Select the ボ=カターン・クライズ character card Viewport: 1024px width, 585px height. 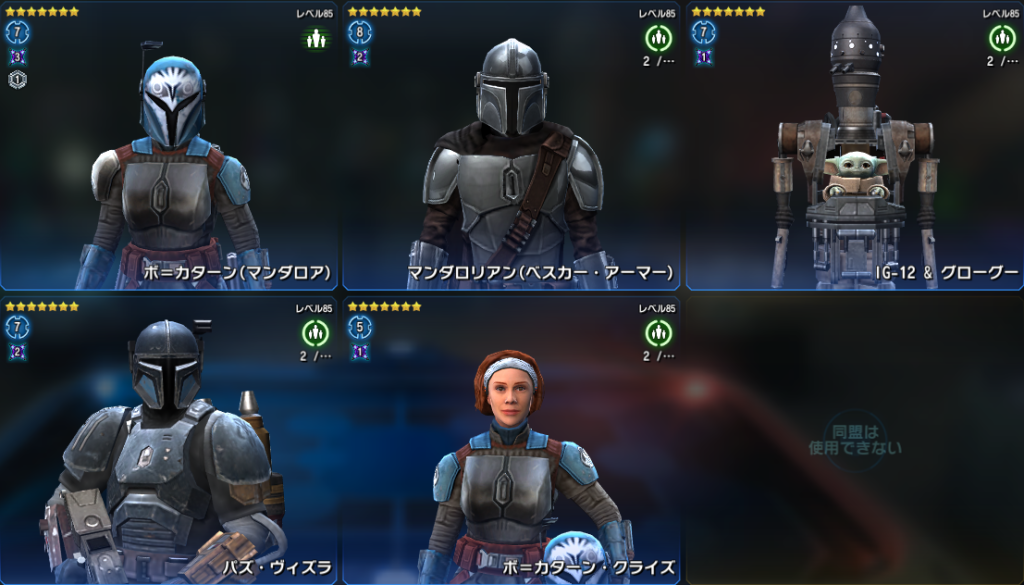coord(512,440)
